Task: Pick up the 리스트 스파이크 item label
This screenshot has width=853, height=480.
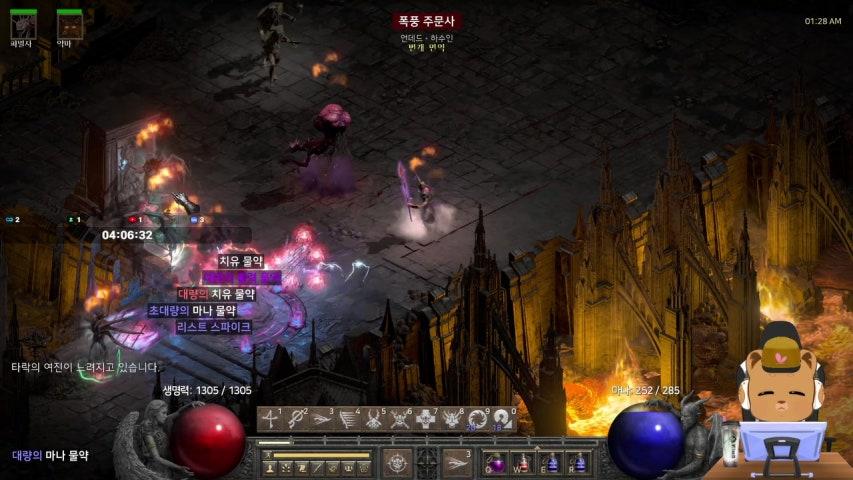Action: (x=213, y=327)
